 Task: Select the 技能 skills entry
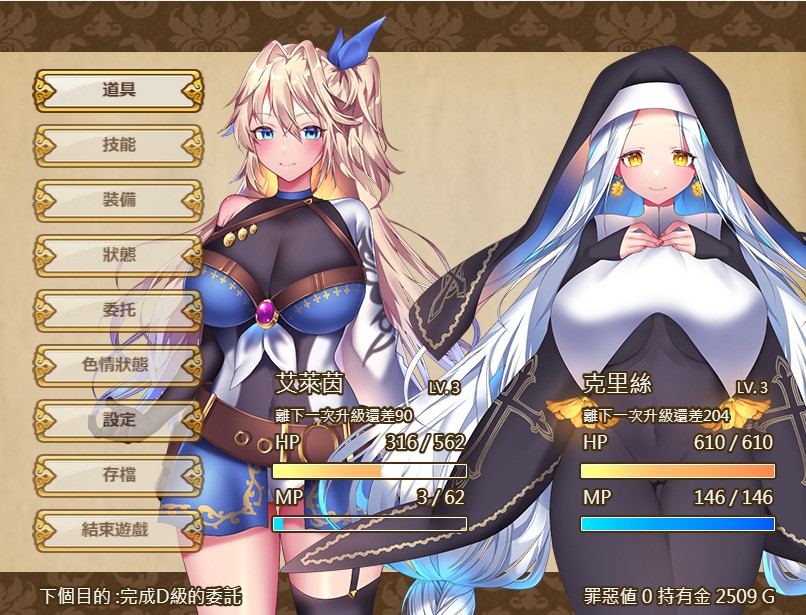[x=118, y=145]
